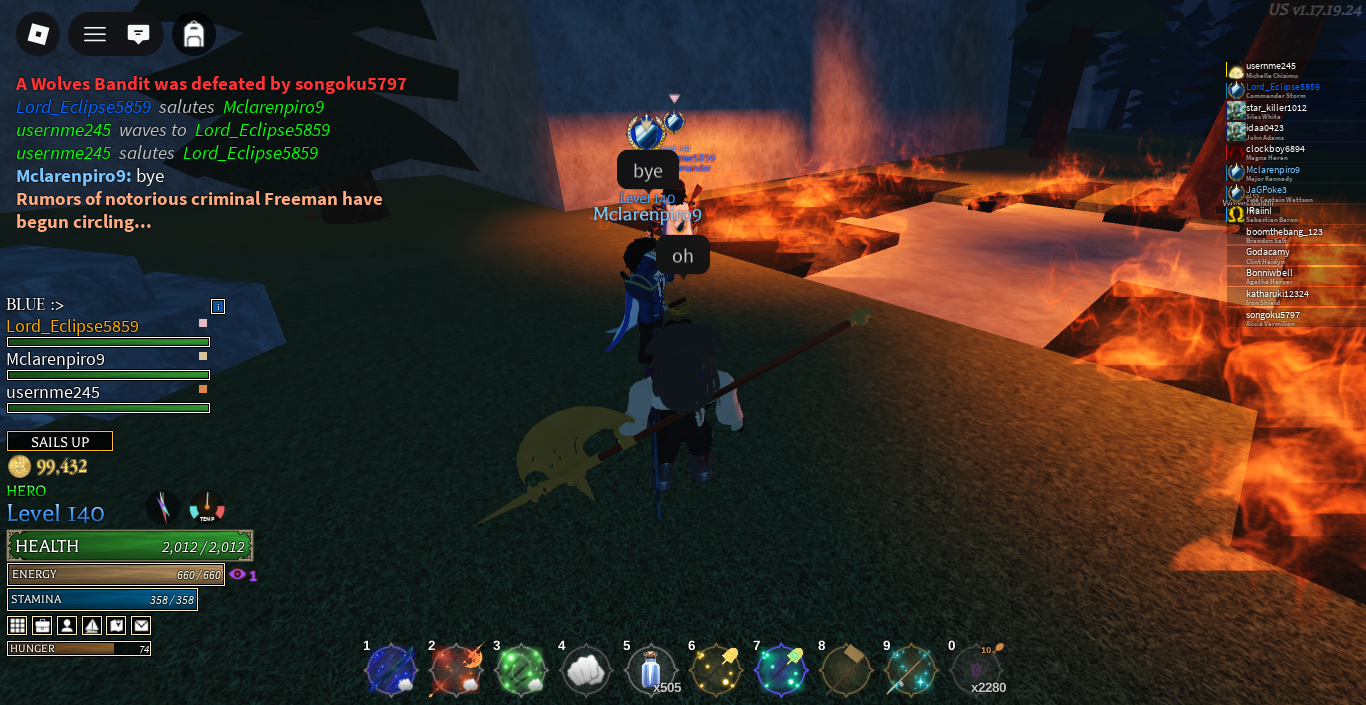Select the green magic fist hotbar slot
The width and height of the screenshot is (1366, 705).
[521, 670]
